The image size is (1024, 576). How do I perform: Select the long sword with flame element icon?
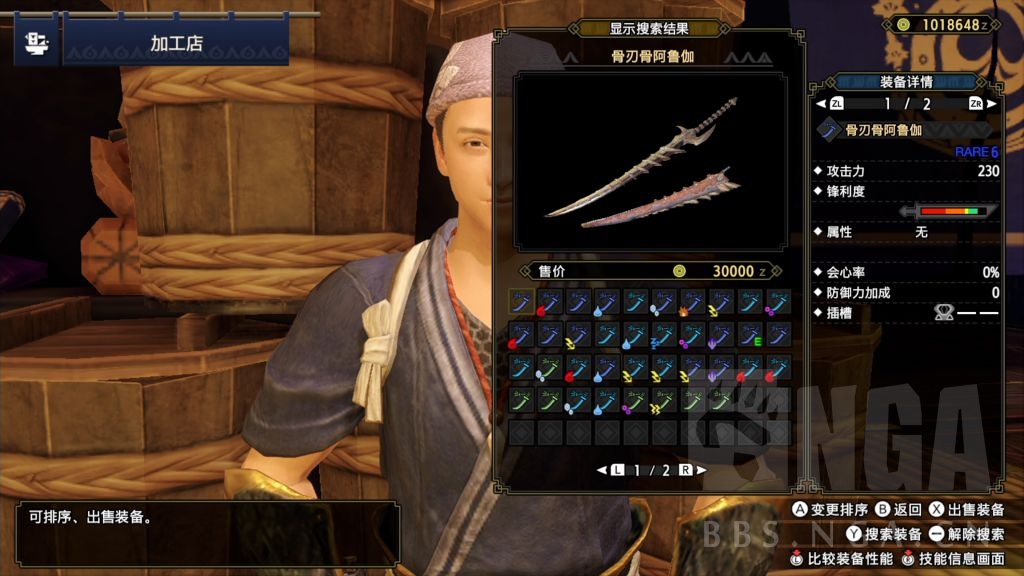pos(692,302)
